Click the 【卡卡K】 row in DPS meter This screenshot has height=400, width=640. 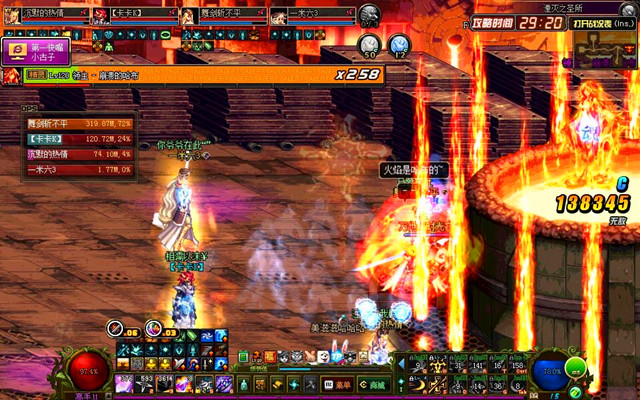coord(76,140)
